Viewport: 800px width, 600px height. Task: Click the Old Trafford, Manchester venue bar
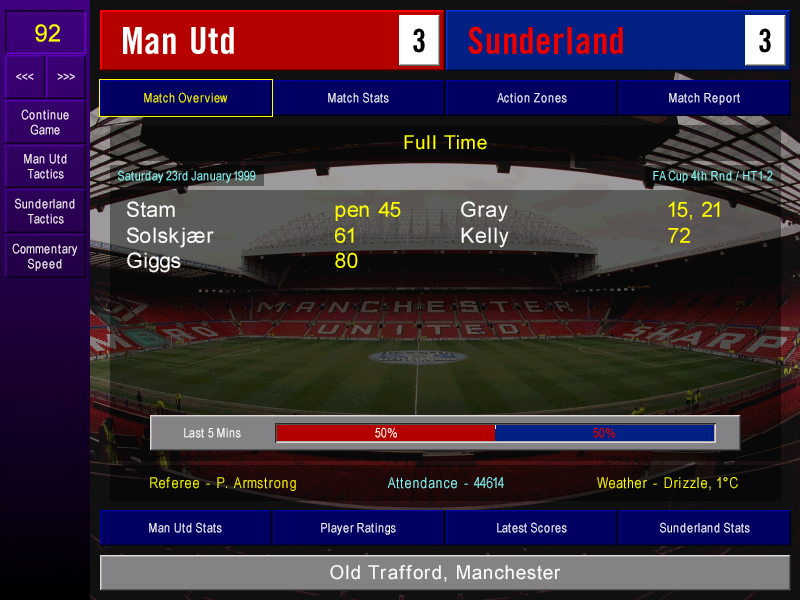pos(445,573)
